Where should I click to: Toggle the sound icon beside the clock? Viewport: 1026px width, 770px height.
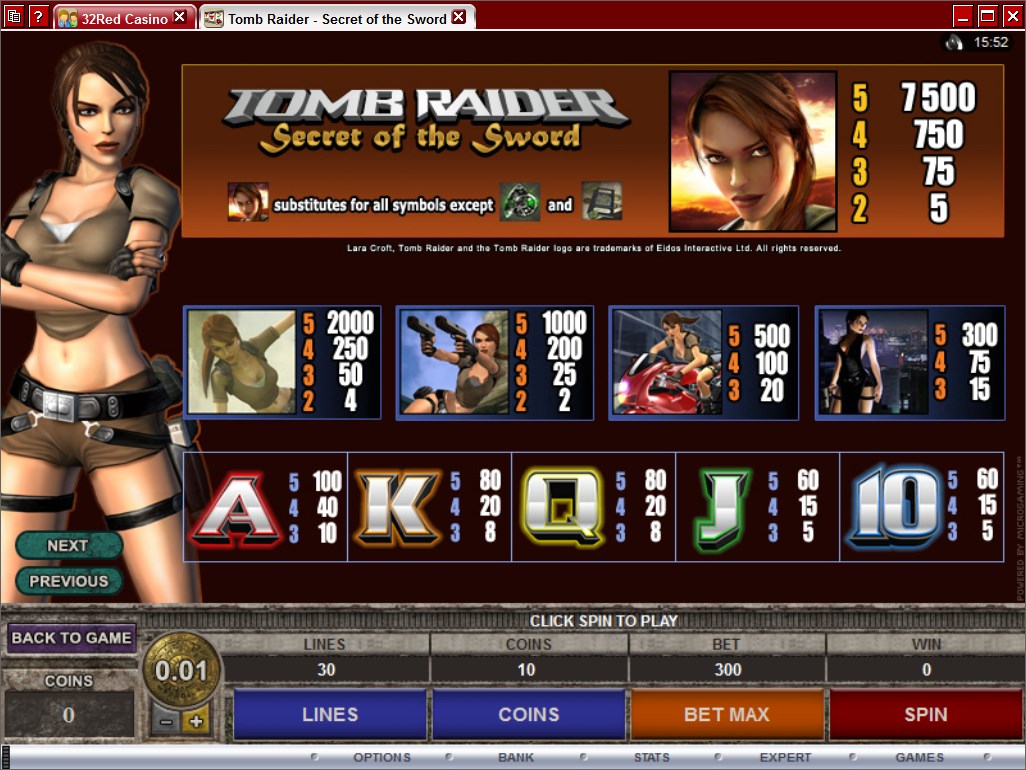953,42
